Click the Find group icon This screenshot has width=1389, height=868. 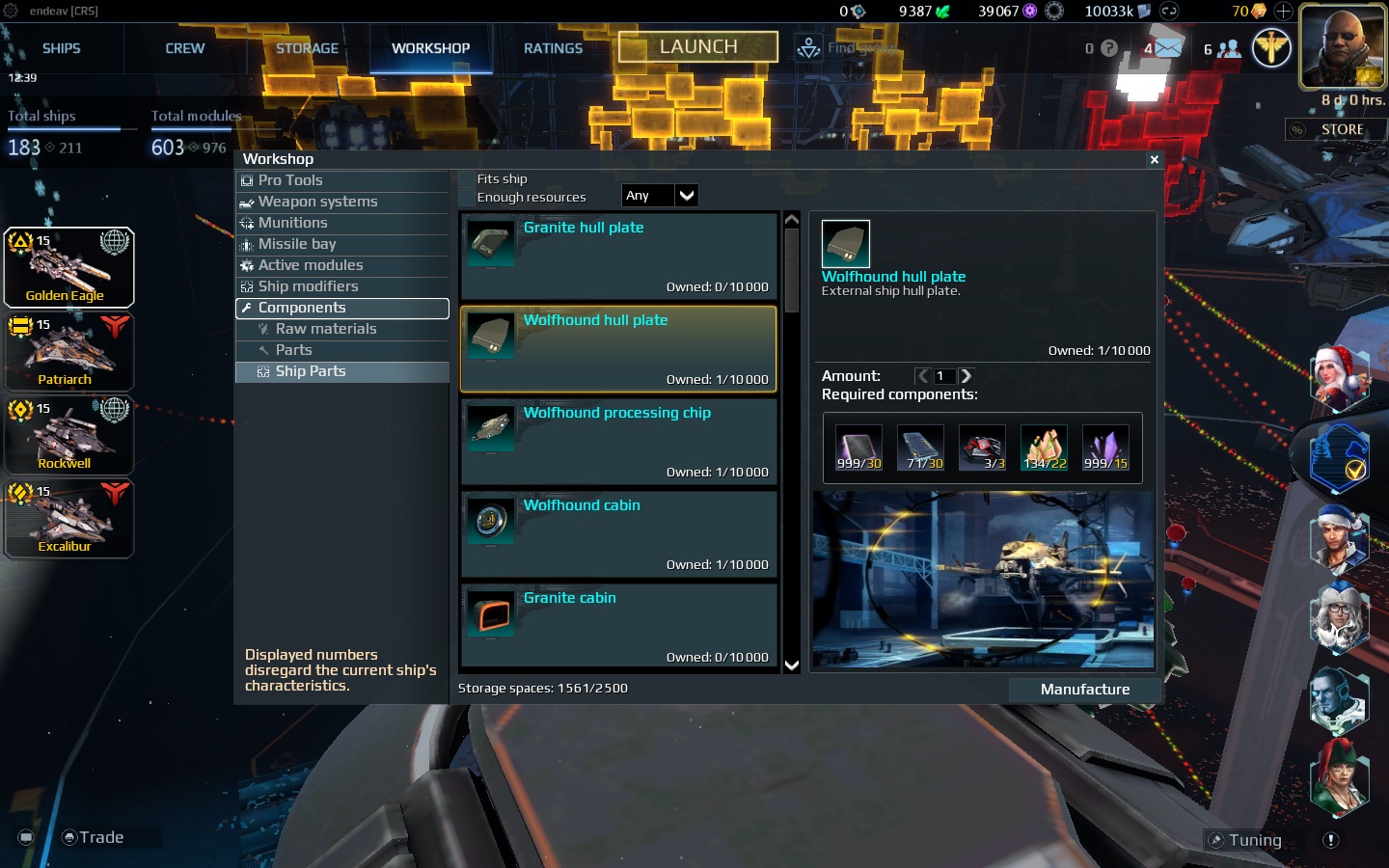[x=808, y=46]
